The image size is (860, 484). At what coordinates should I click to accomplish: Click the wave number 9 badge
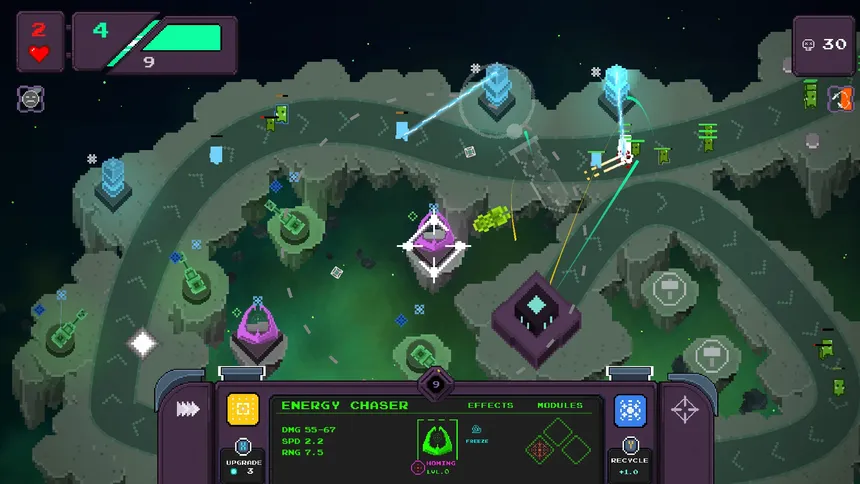pos(435,381)
